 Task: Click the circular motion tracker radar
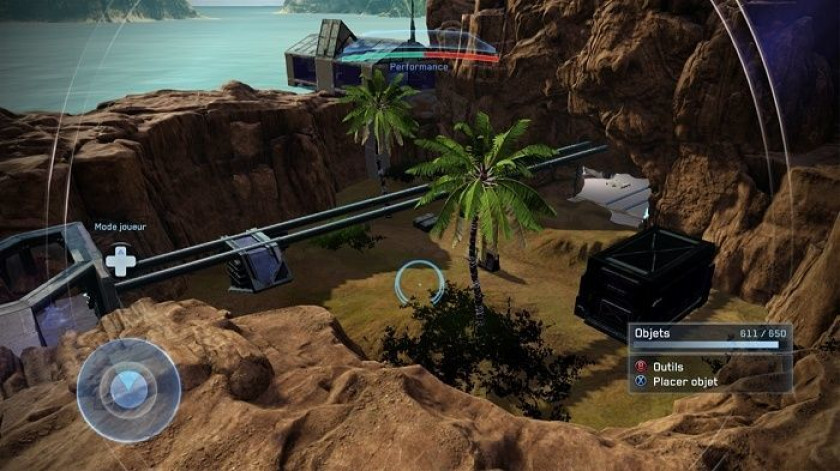(129, 390)
